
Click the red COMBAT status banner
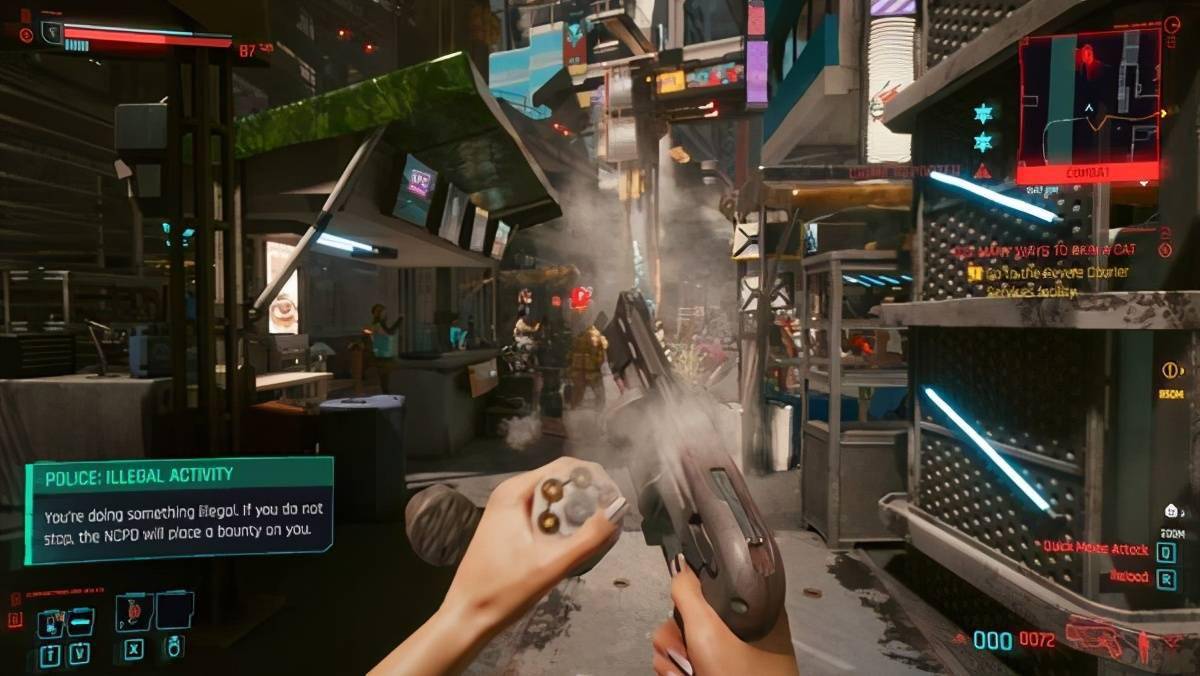[1088, 173]
